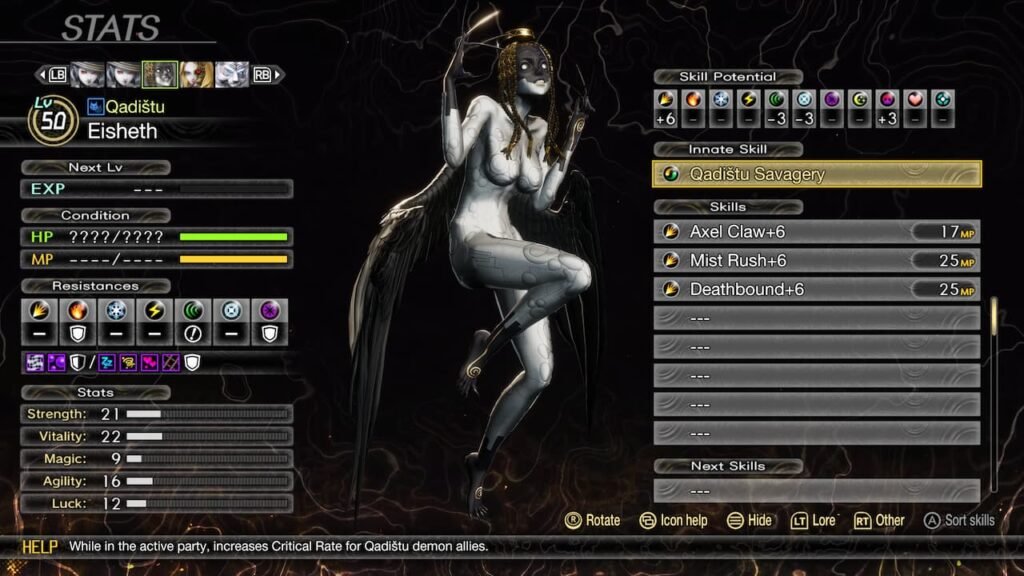Click the left arrow beside the portraits
The width and height of the screenshot is (1024, 576).
(x=41, y=74)
